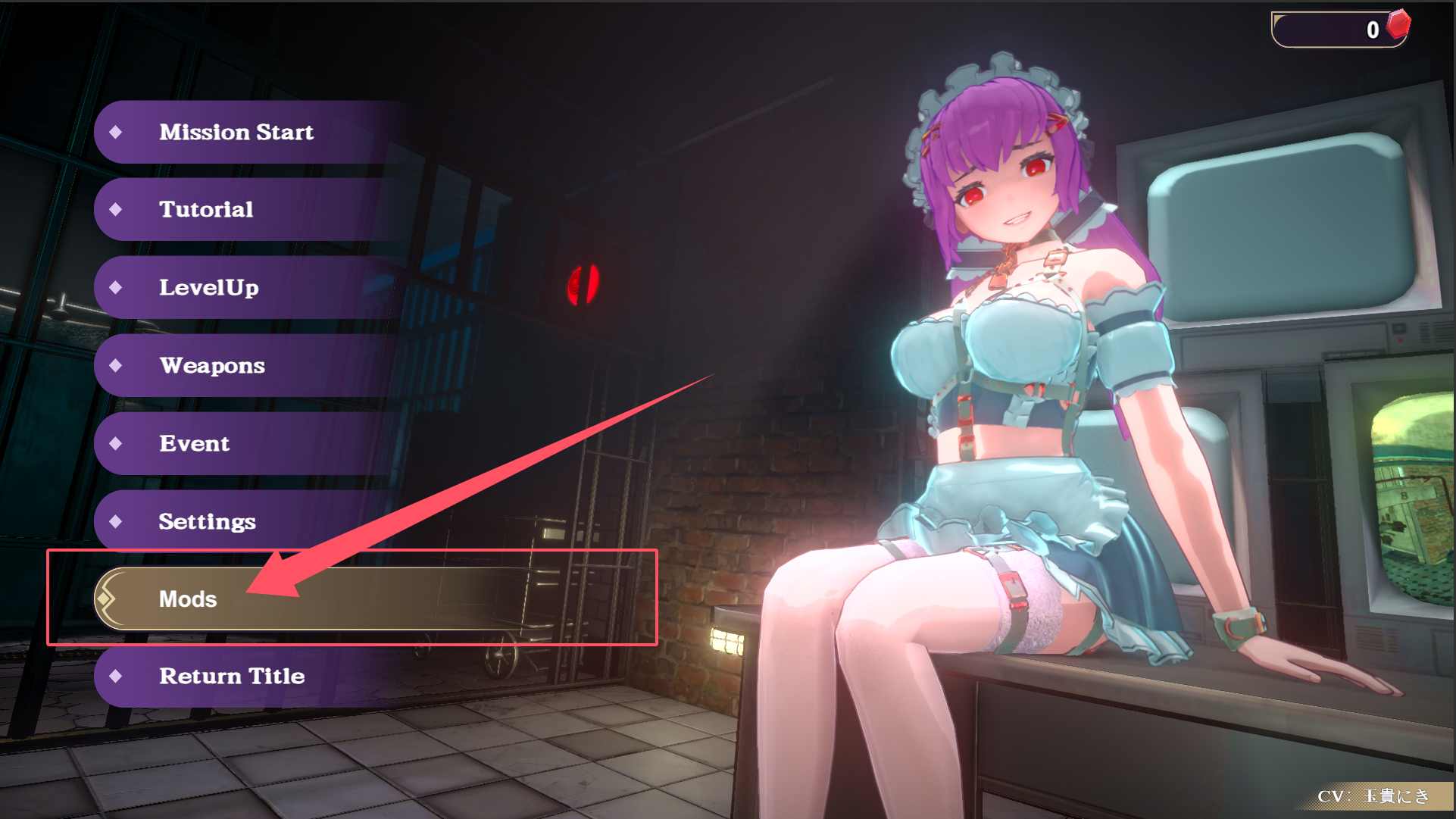
Task: Open the Event menu item
Action: 194,444
